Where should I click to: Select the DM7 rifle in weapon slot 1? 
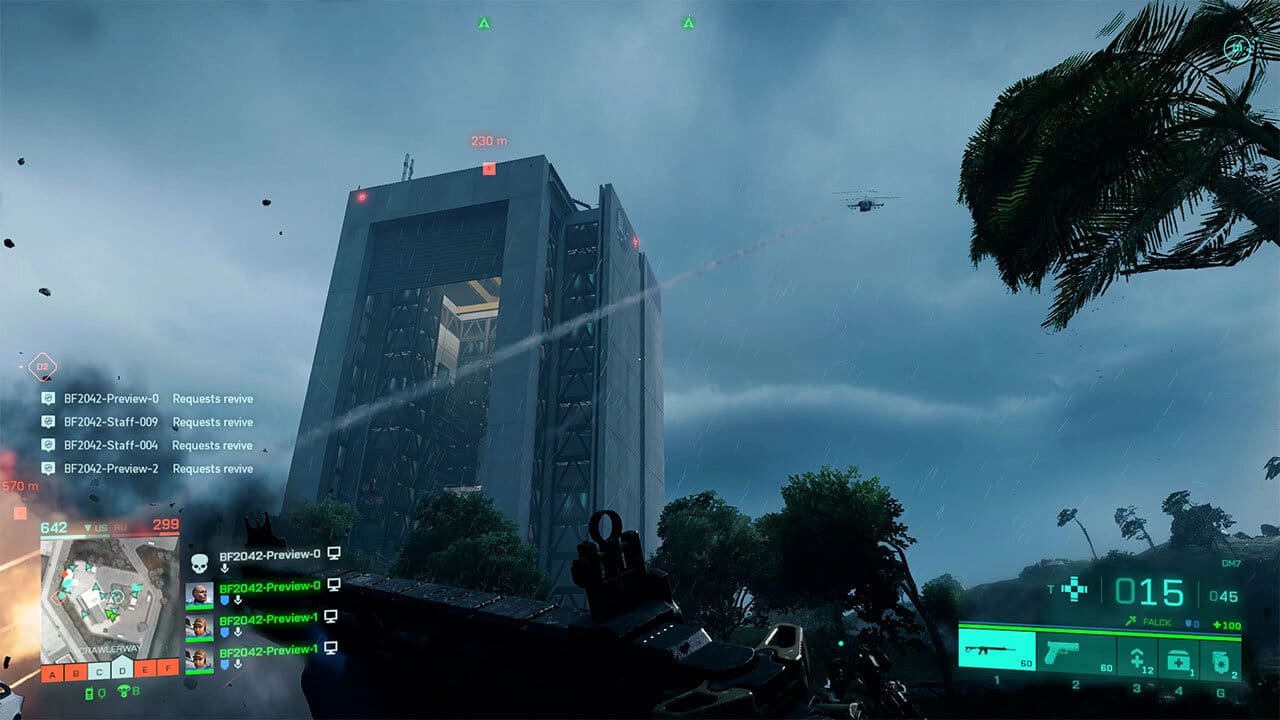[x=986, y=653]
